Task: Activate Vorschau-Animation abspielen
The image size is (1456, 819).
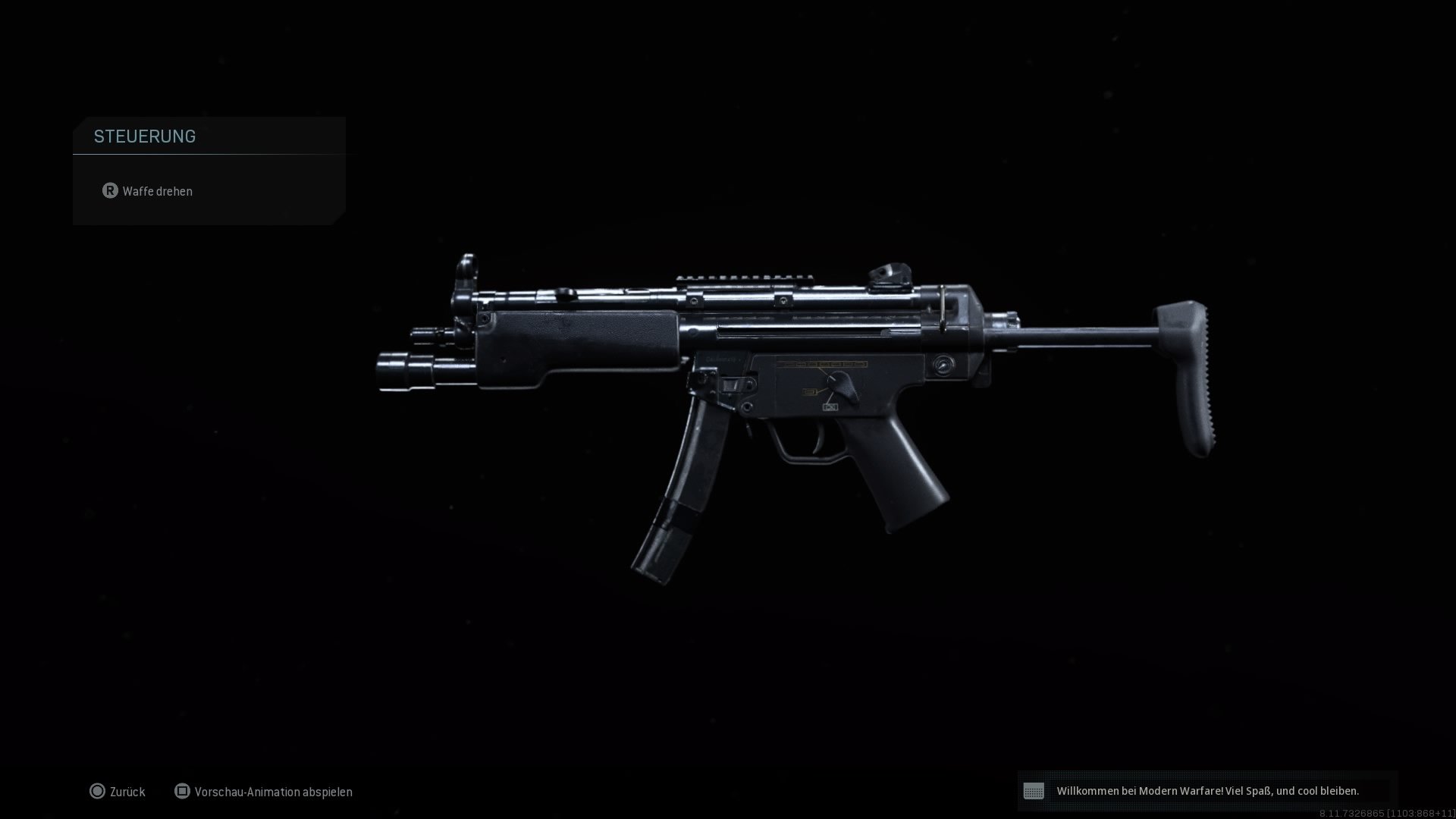Action: tap(274, 792)
